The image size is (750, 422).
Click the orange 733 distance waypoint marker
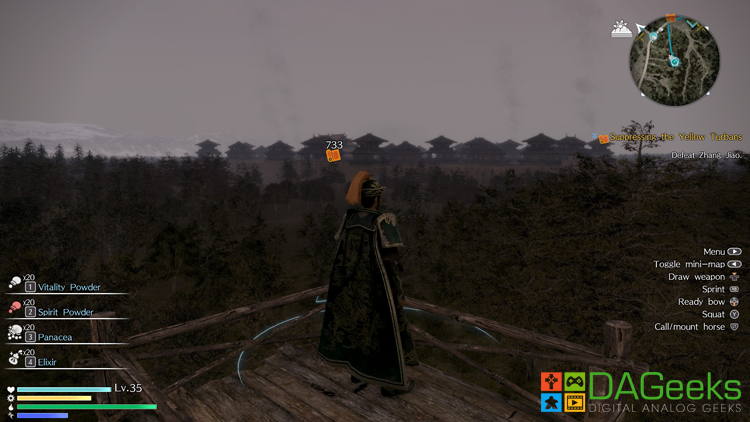pyautogui.click(x=334, y=155)
